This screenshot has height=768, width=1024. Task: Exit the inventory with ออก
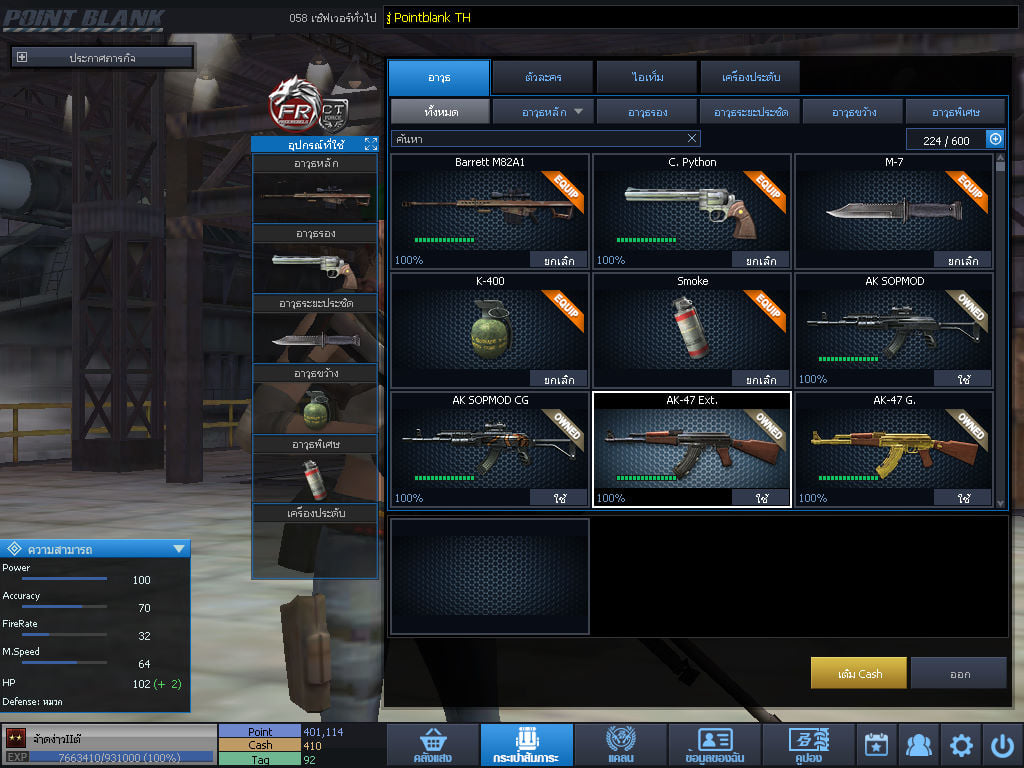959,674
